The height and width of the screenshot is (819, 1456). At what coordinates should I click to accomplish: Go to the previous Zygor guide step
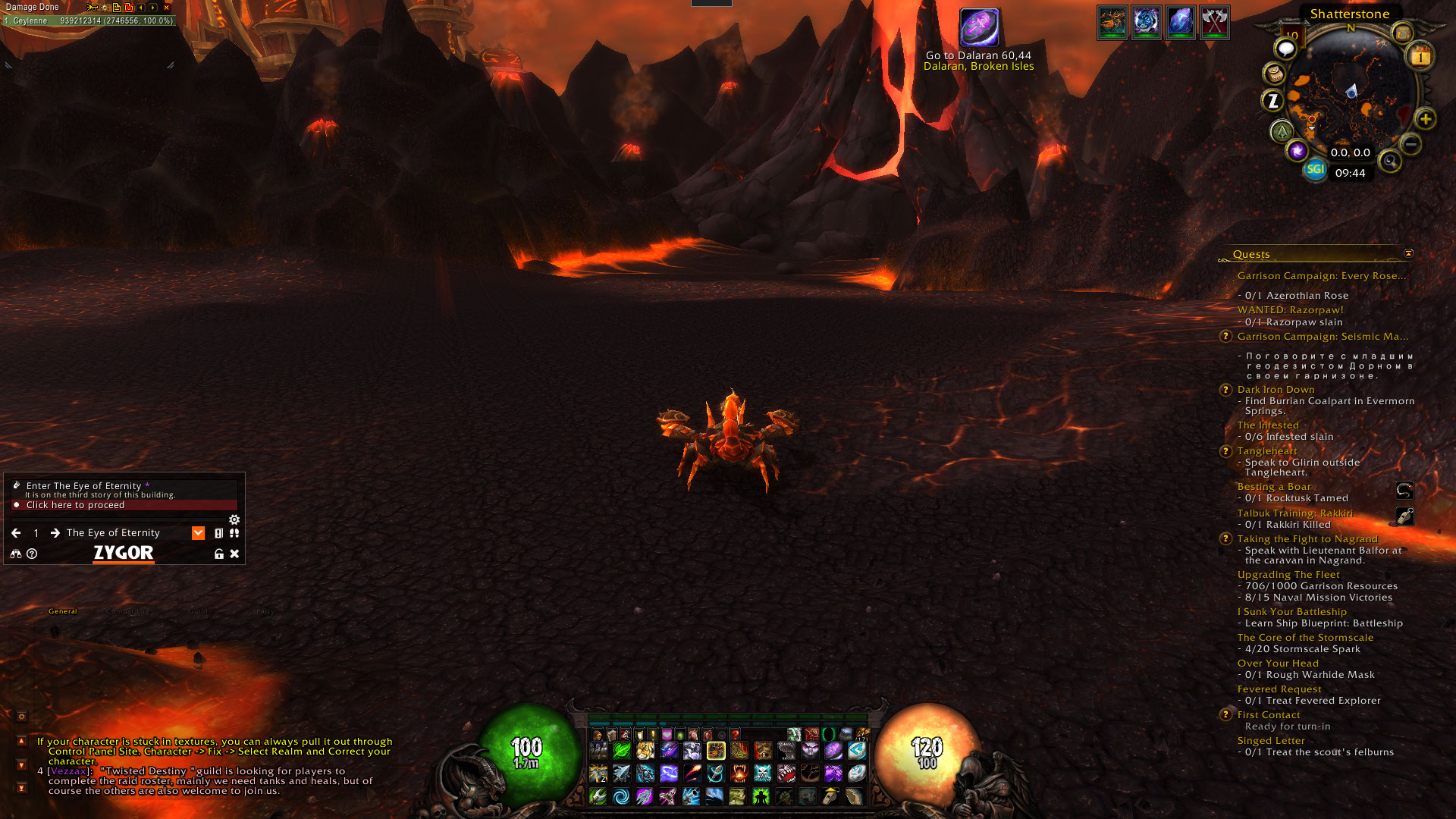click(16, 533)
